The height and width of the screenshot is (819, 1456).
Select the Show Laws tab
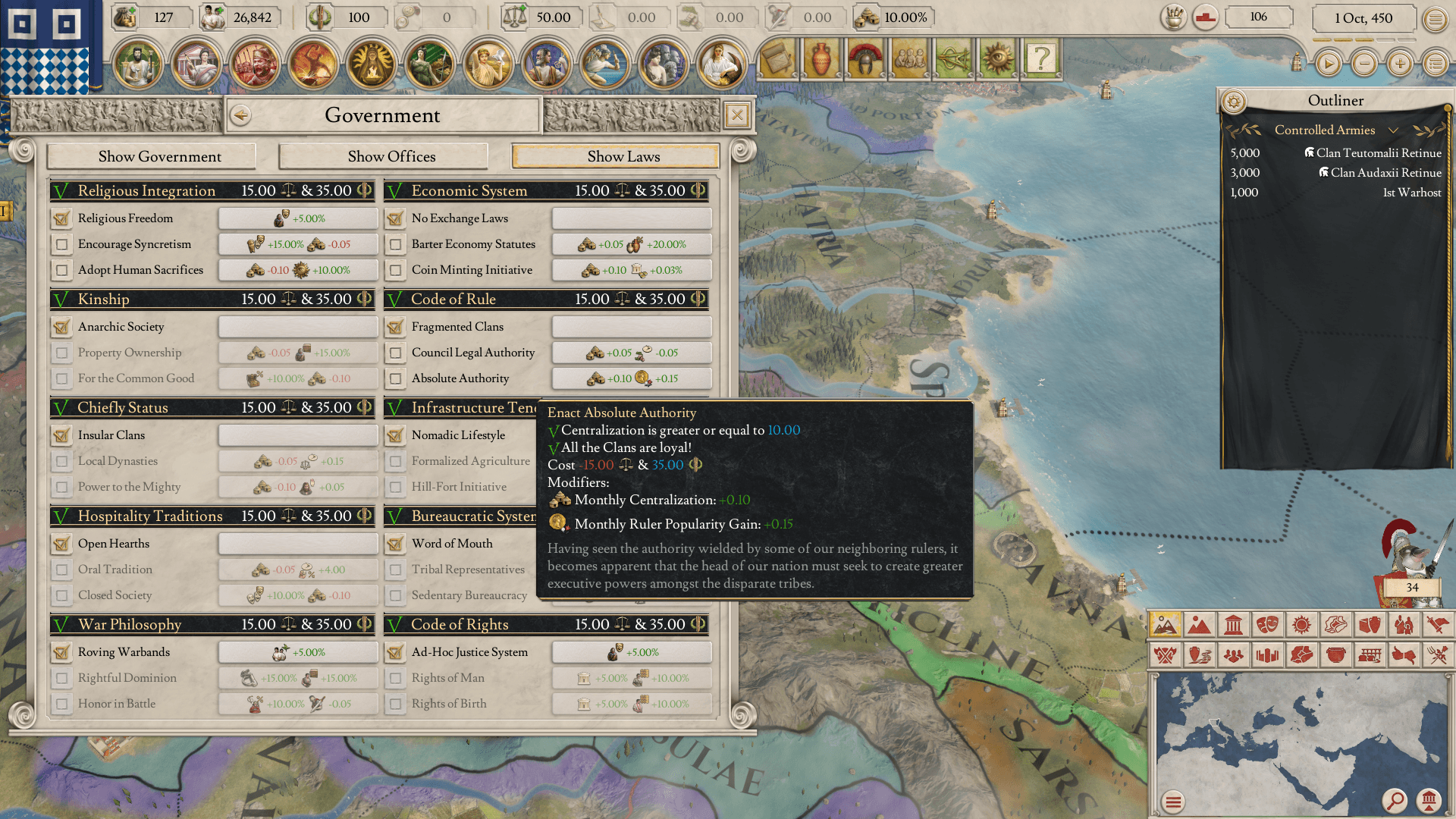(x=623, y=157)
